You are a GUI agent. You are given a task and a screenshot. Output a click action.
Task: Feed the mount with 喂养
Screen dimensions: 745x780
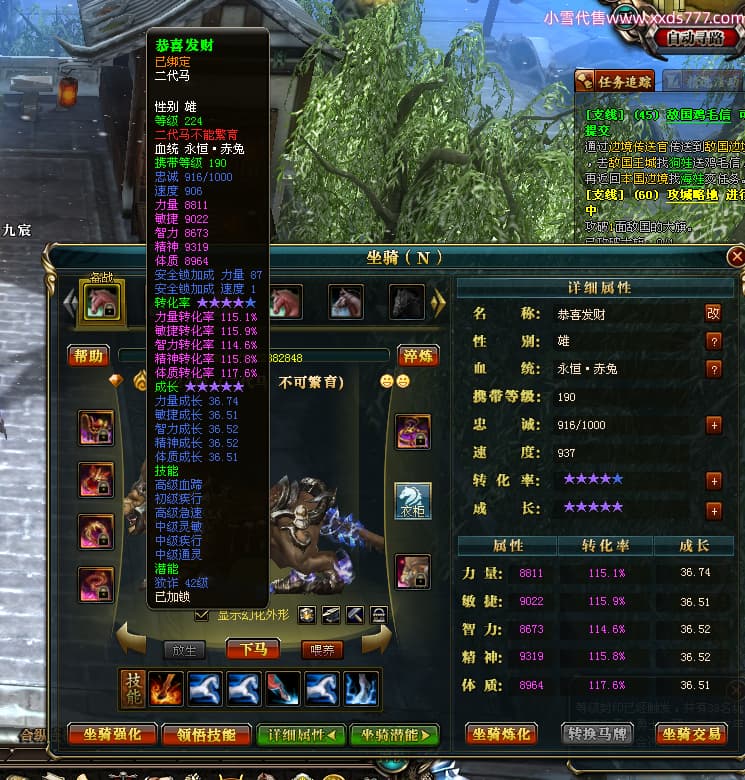pyautogui.click(x=322, y=649)
